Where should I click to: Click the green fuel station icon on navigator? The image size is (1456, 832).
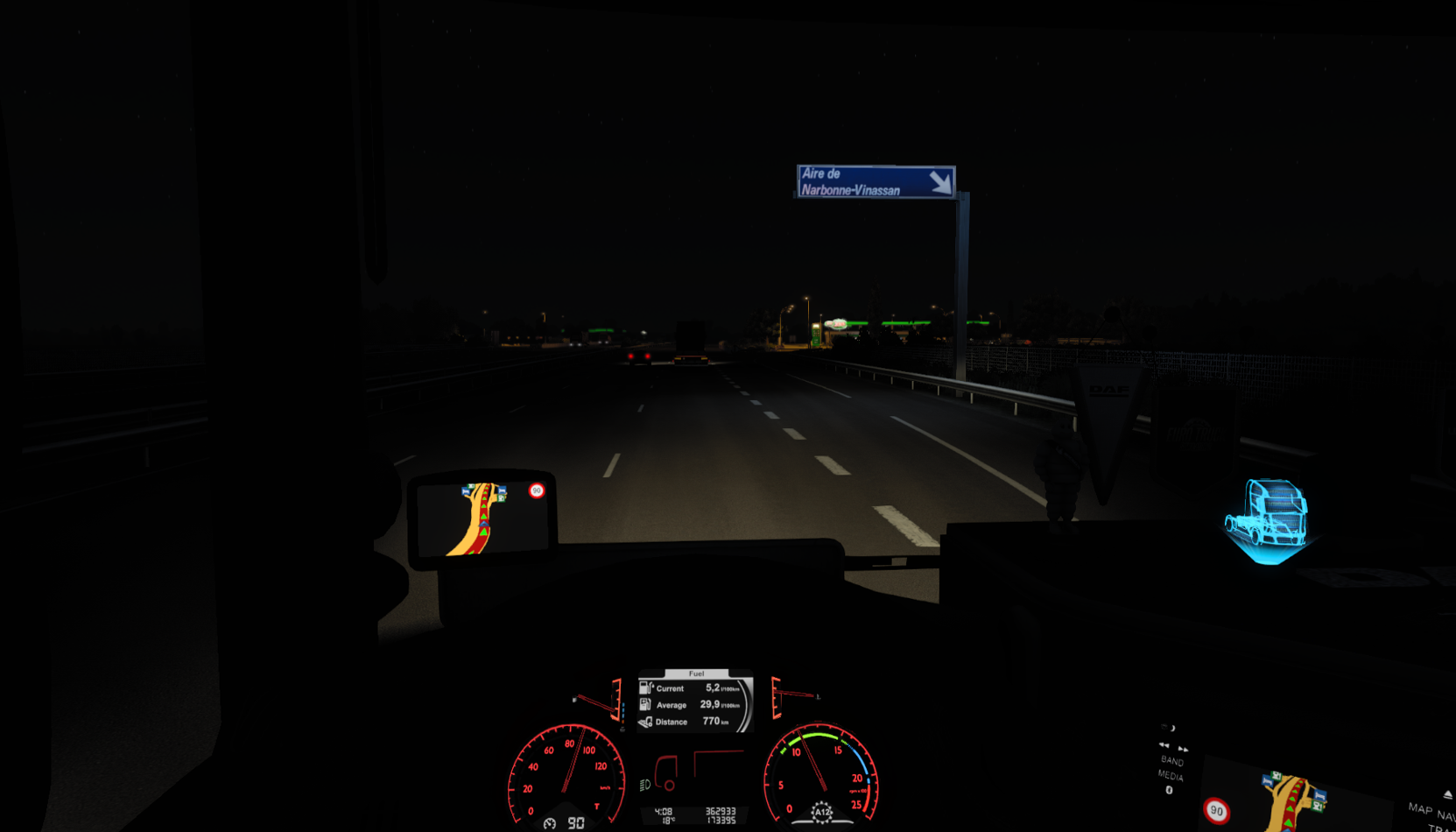(x=501, y=498)
